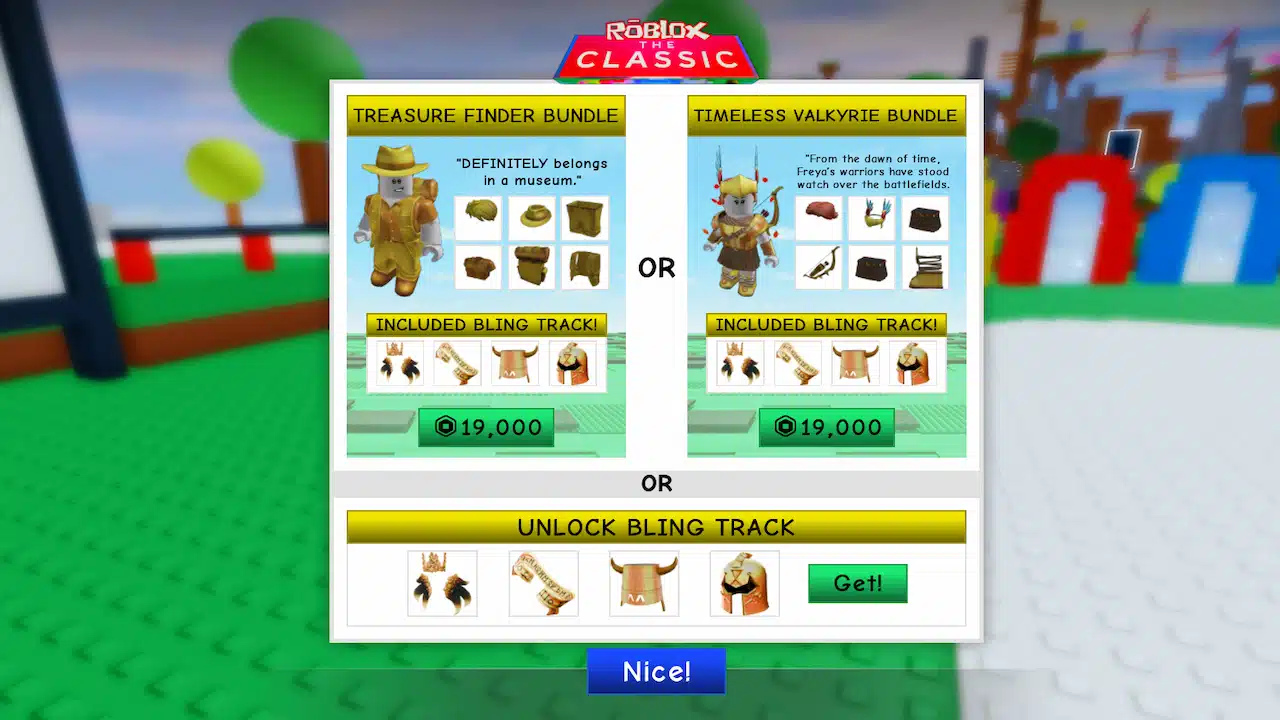Image resolution: width=1280 pixels, height=720 pixels.
Task: Select the gold centurion helmet bling item
Action: (744, 583)
